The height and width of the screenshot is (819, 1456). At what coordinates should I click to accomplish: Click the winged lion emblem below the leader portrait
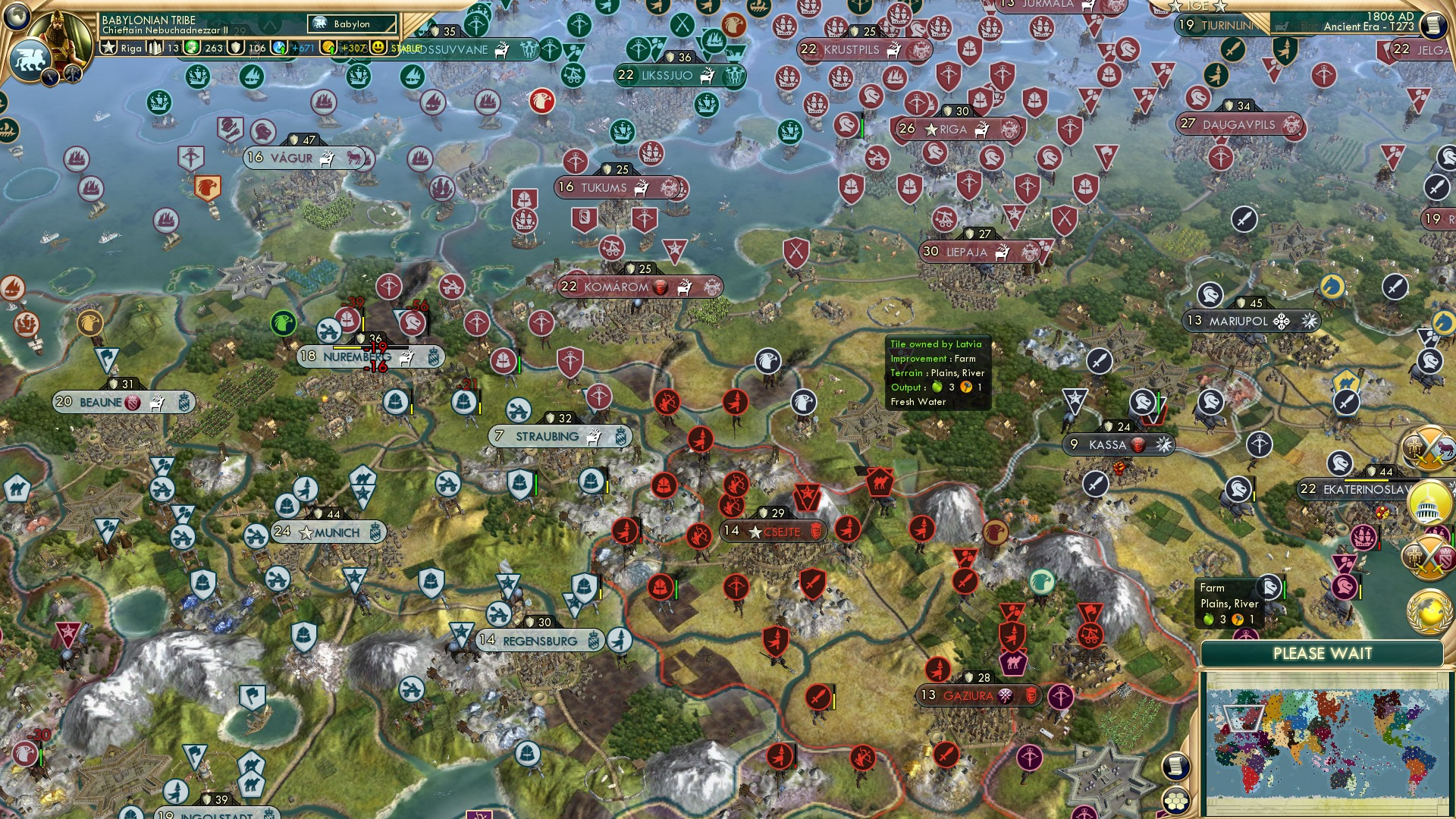pyautogui.click(x=30, y=58)
